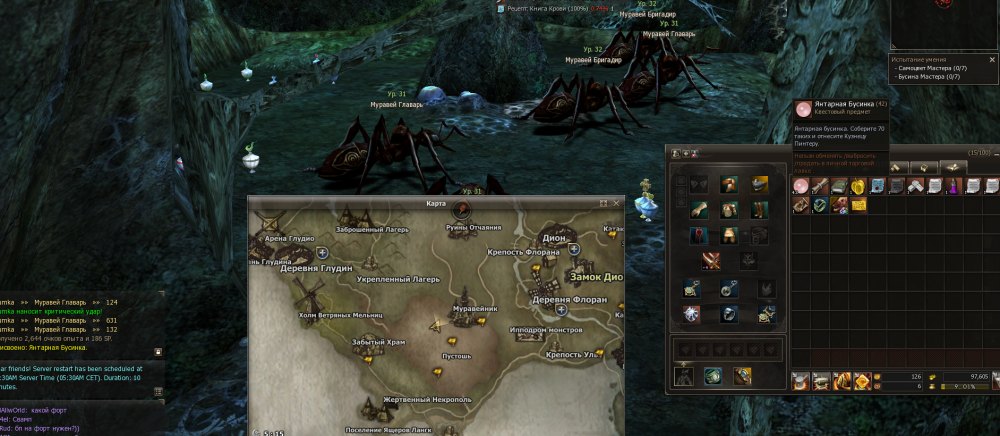
Task: Toggle the chat window lock icon
Action: pyautogui.click(x=158, y=352)
